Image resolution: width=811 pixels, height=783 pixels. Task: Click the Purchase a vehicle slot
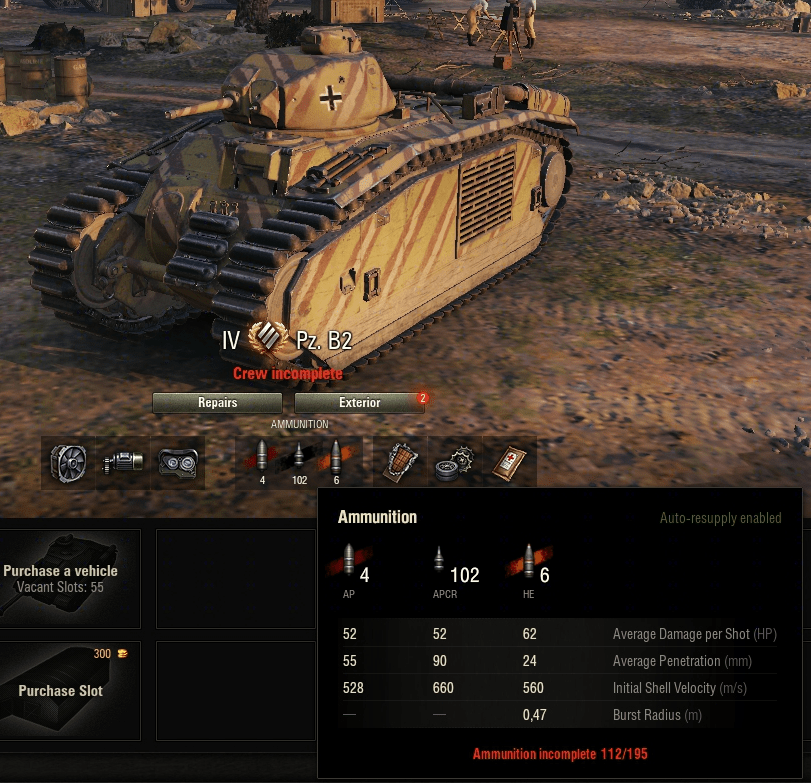tap(69, 578)
